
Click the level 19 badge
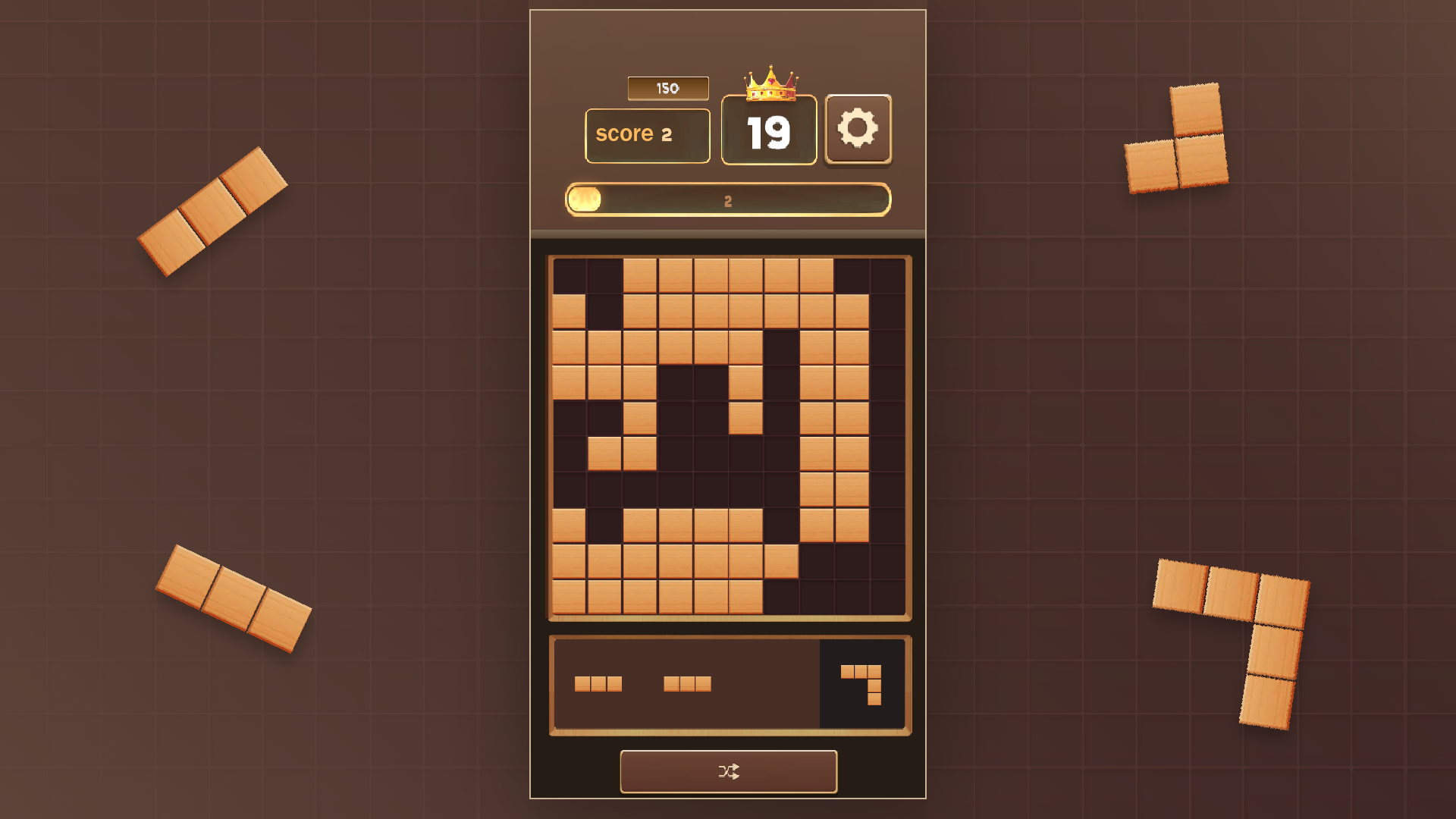coord(768,133)
